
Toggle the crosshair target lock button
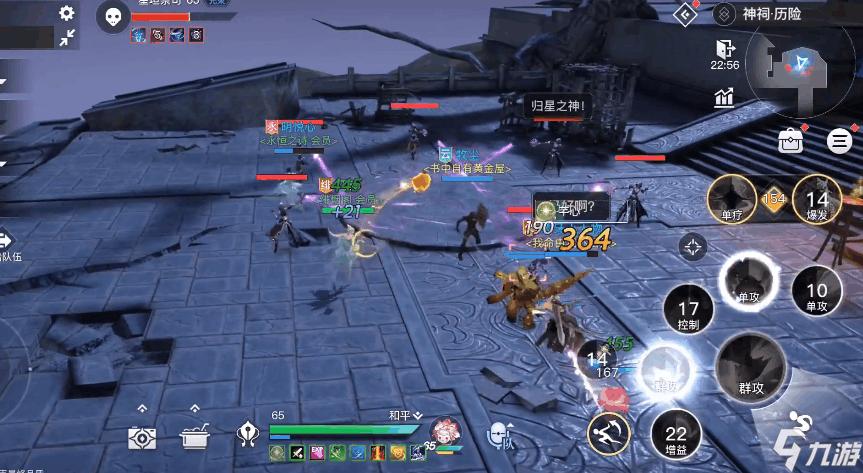tap(692, 247)
